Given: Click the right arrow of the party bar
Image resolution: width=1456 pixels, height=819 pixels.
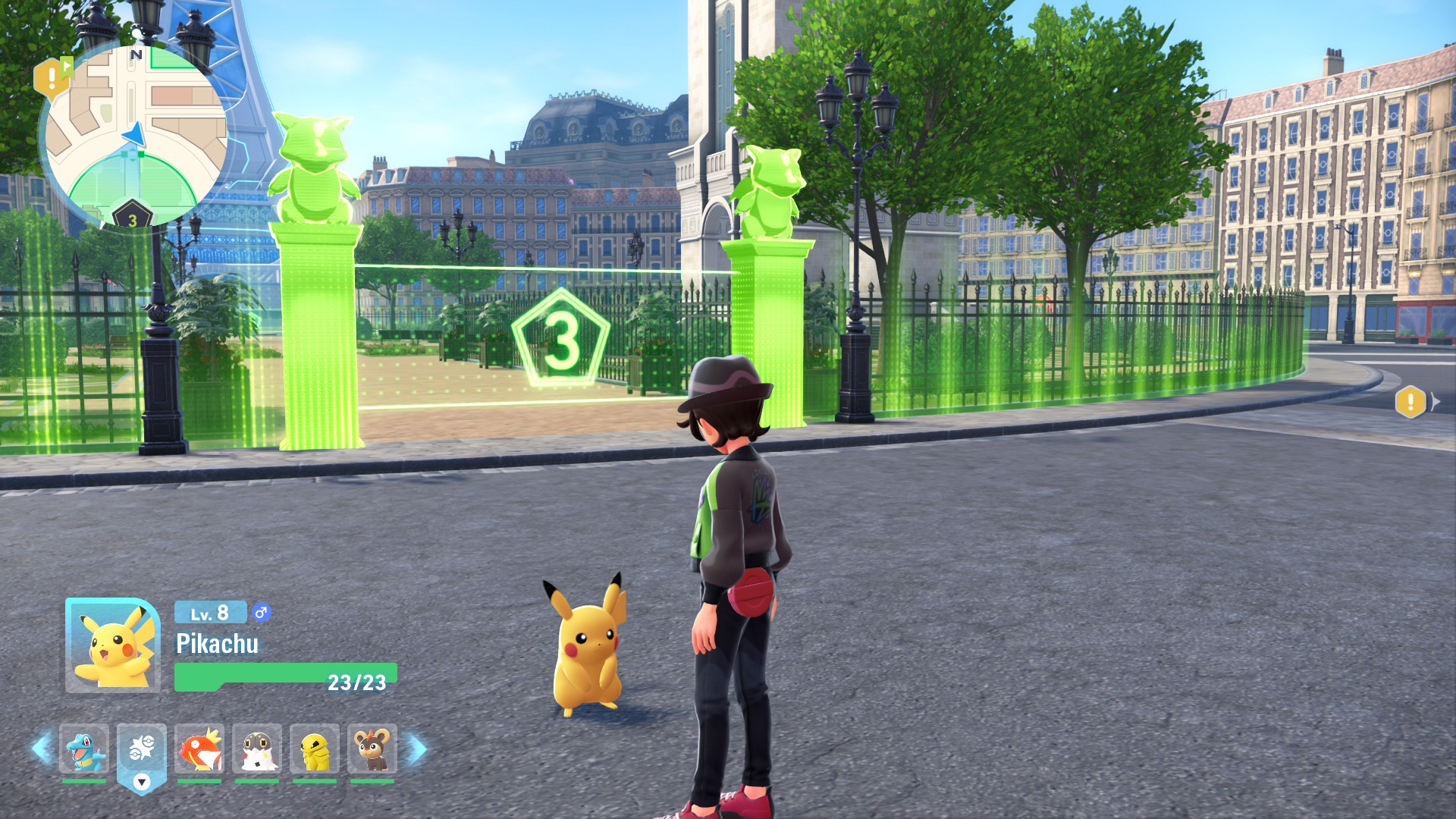Looking at the screenshot, I should (x=417, y=749).
